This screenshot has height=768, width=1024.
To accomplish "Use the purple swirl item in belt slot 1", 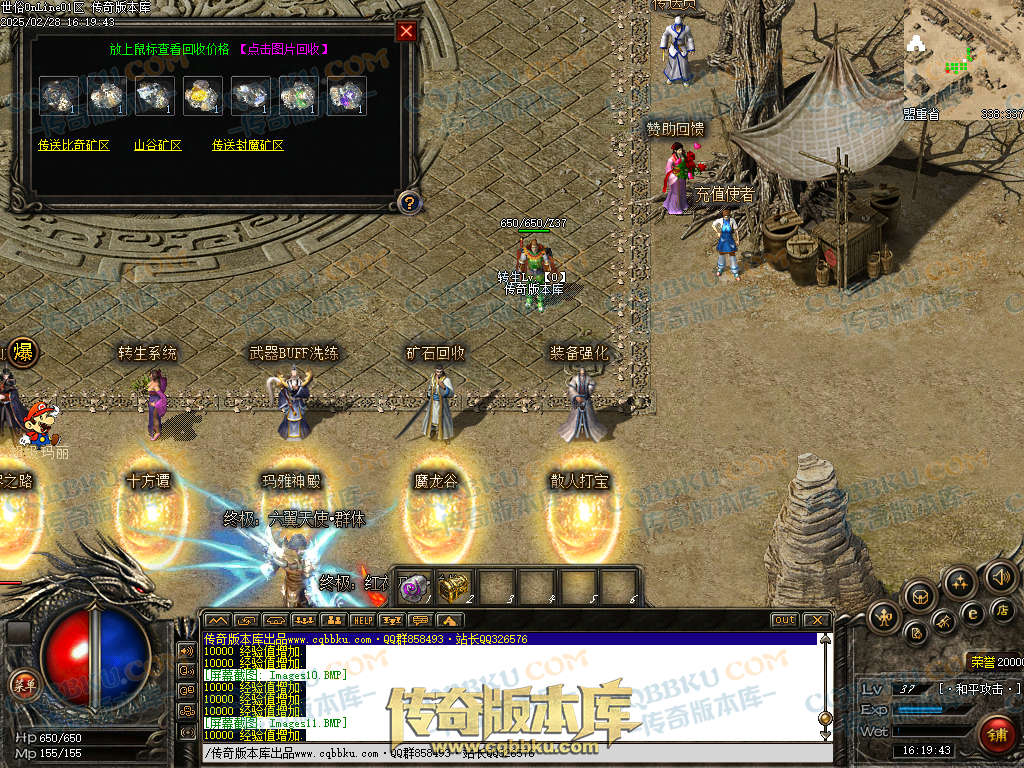I will click(x=414, y=585).
